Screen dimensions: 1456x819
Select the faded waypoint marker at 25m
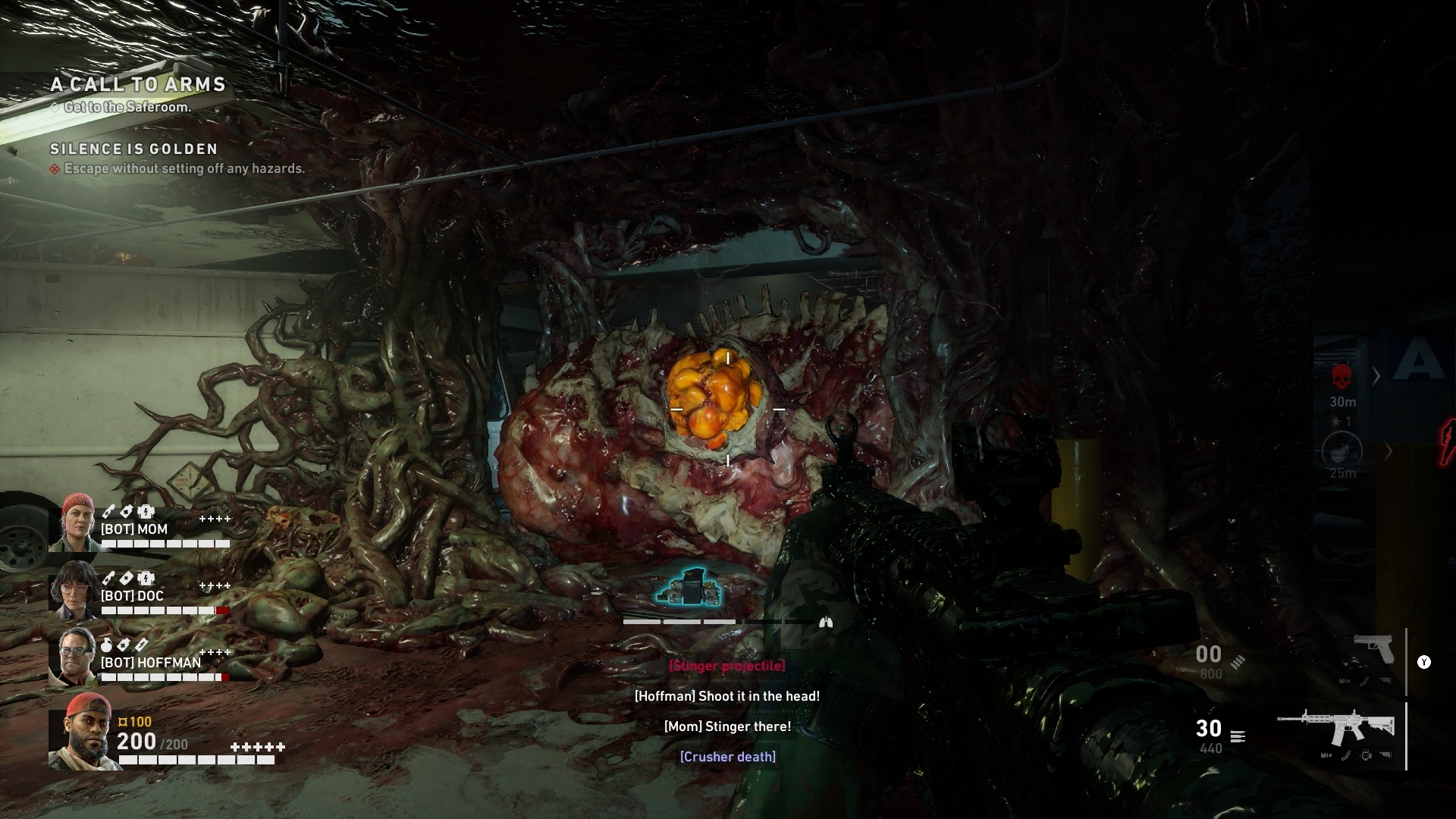[x=1341, y=451]
